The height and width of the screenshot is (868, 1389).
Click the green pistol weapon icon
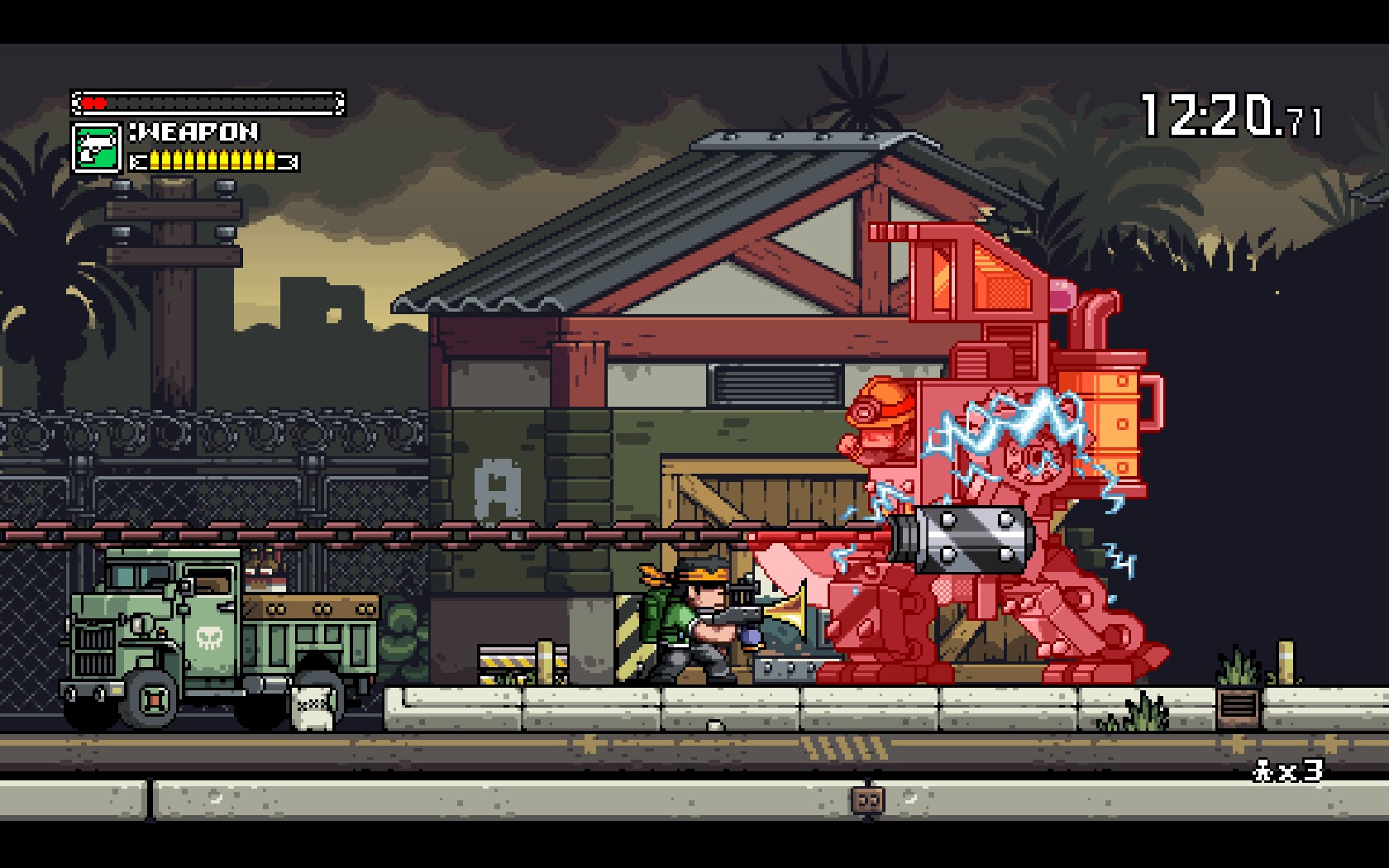(97, 148)
